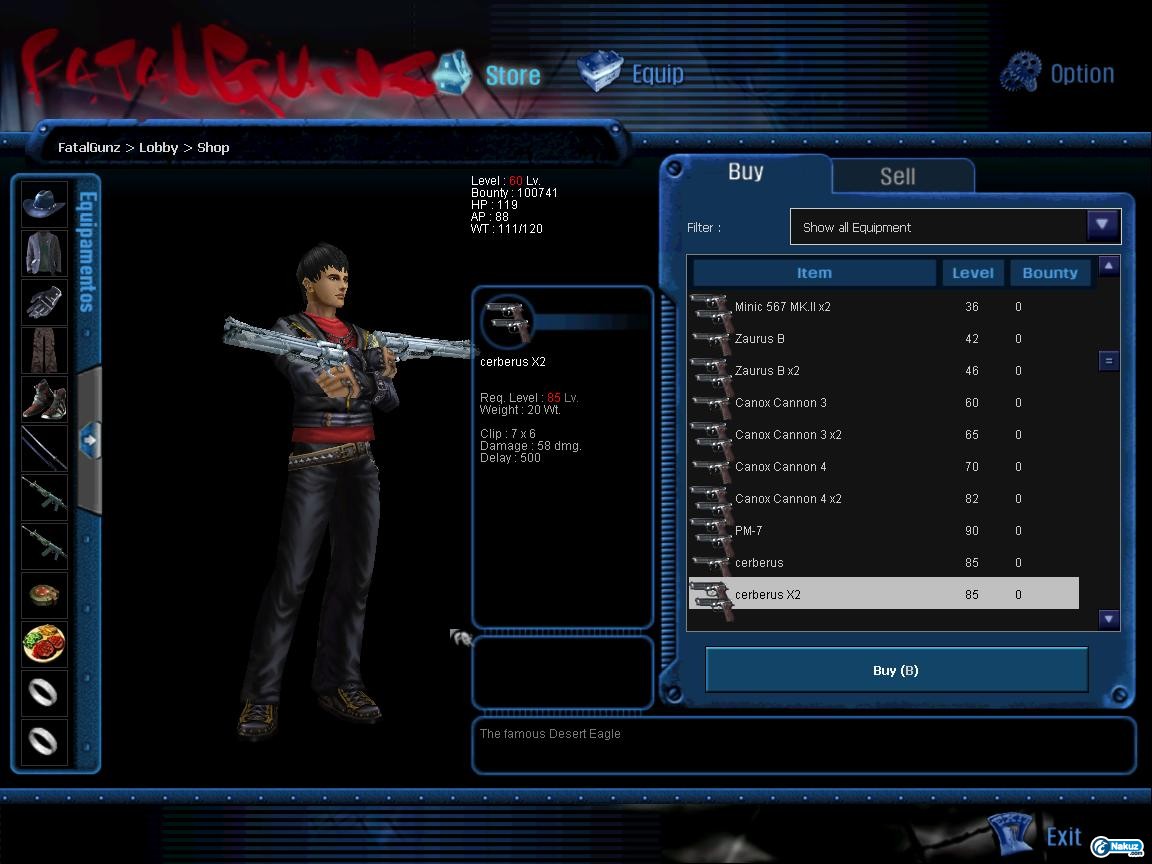Select the Canox Cannon 4 x2 row

[788, 499]
